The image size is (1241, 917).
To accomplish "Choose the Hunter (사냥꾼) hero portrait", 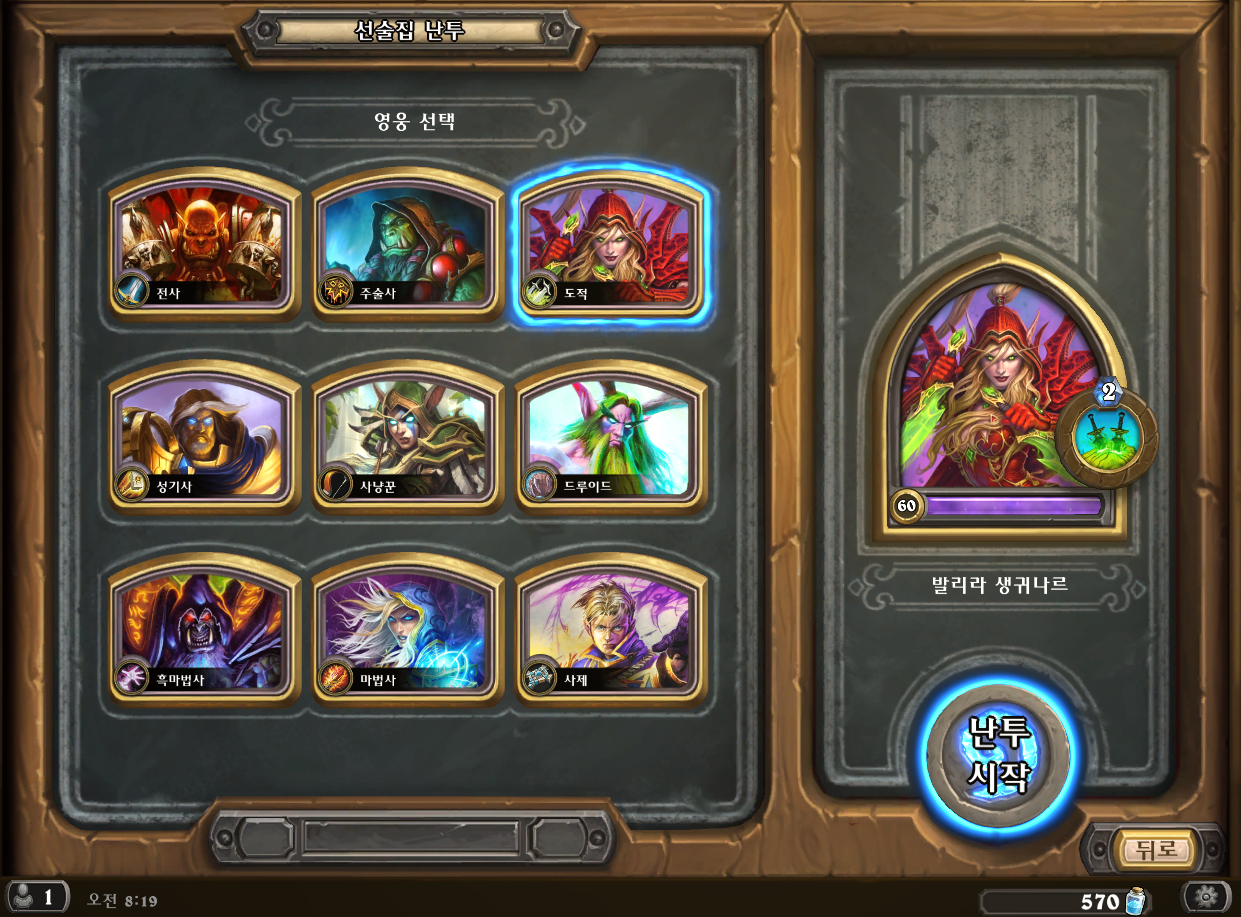I will coord(407,437).
